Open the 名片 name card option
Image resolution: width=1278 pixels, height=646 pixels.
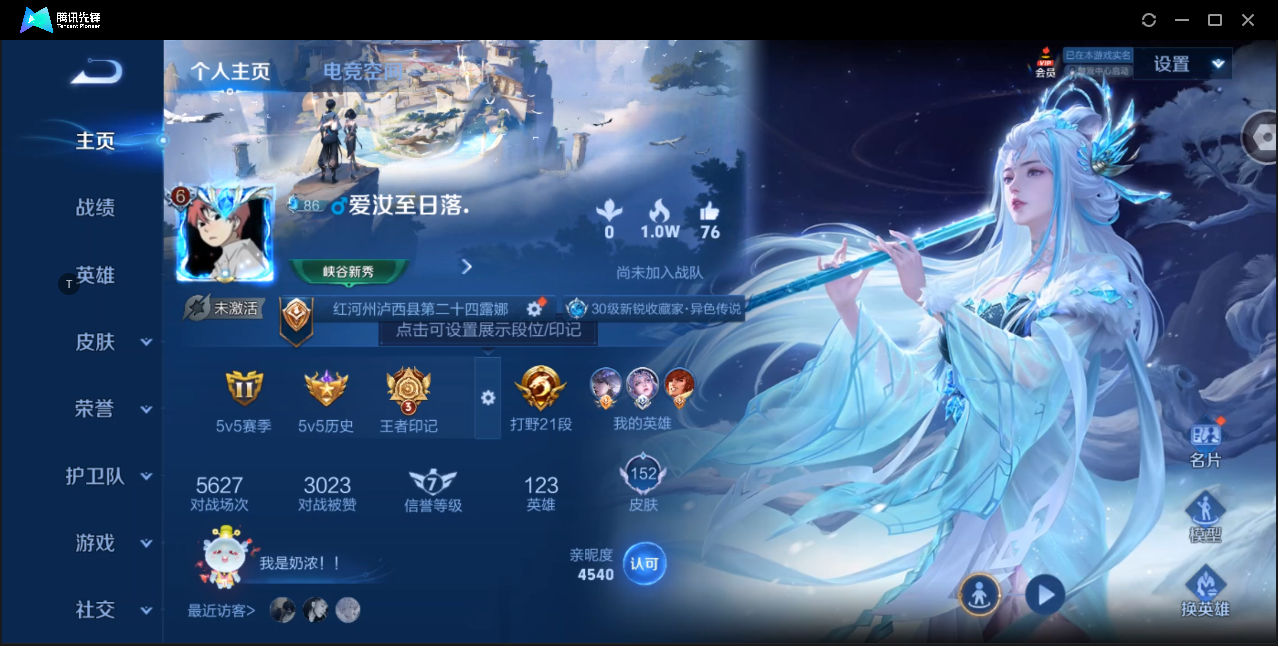pyautogui.click(x=1205, y=444)
